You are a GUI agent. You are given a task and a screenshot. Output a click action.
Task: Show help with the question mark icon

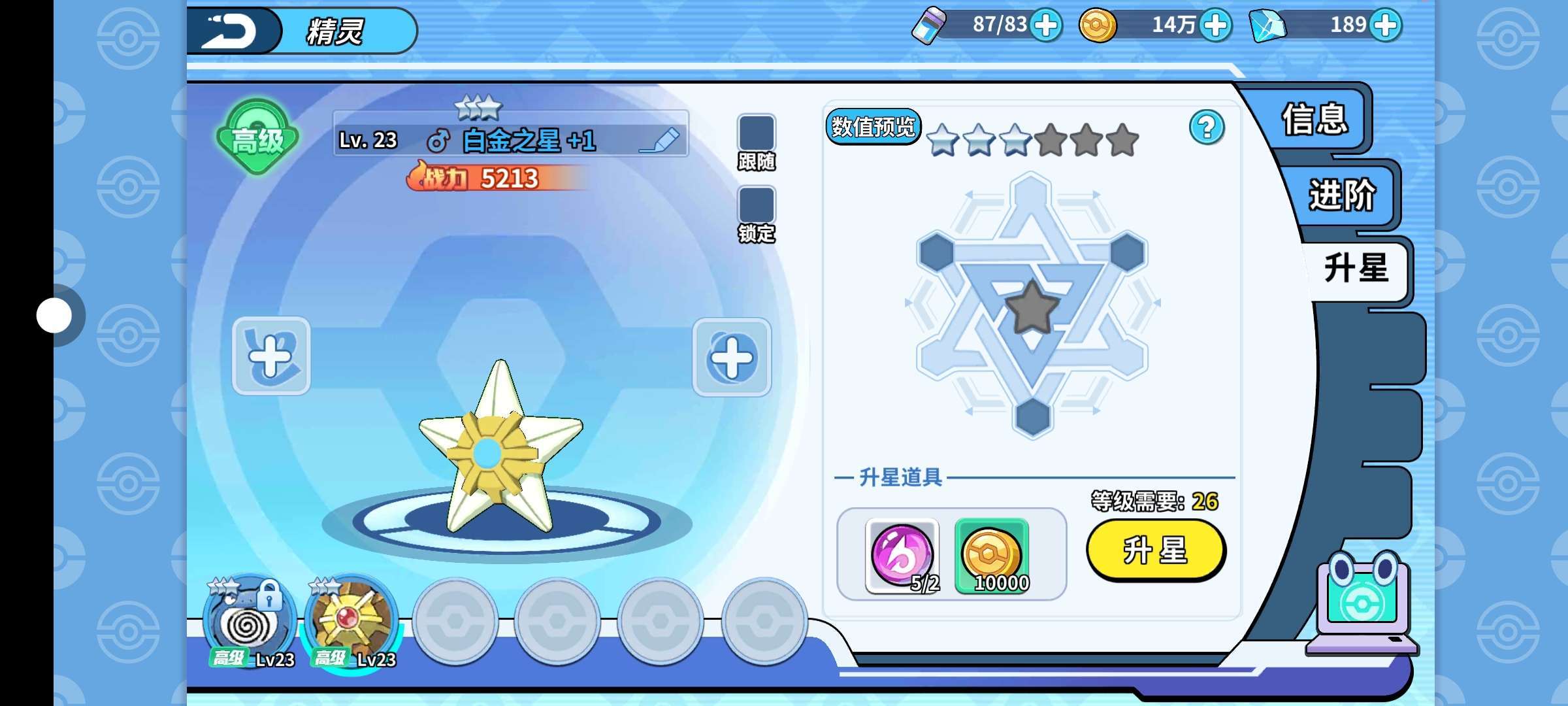coord(1206,127)
